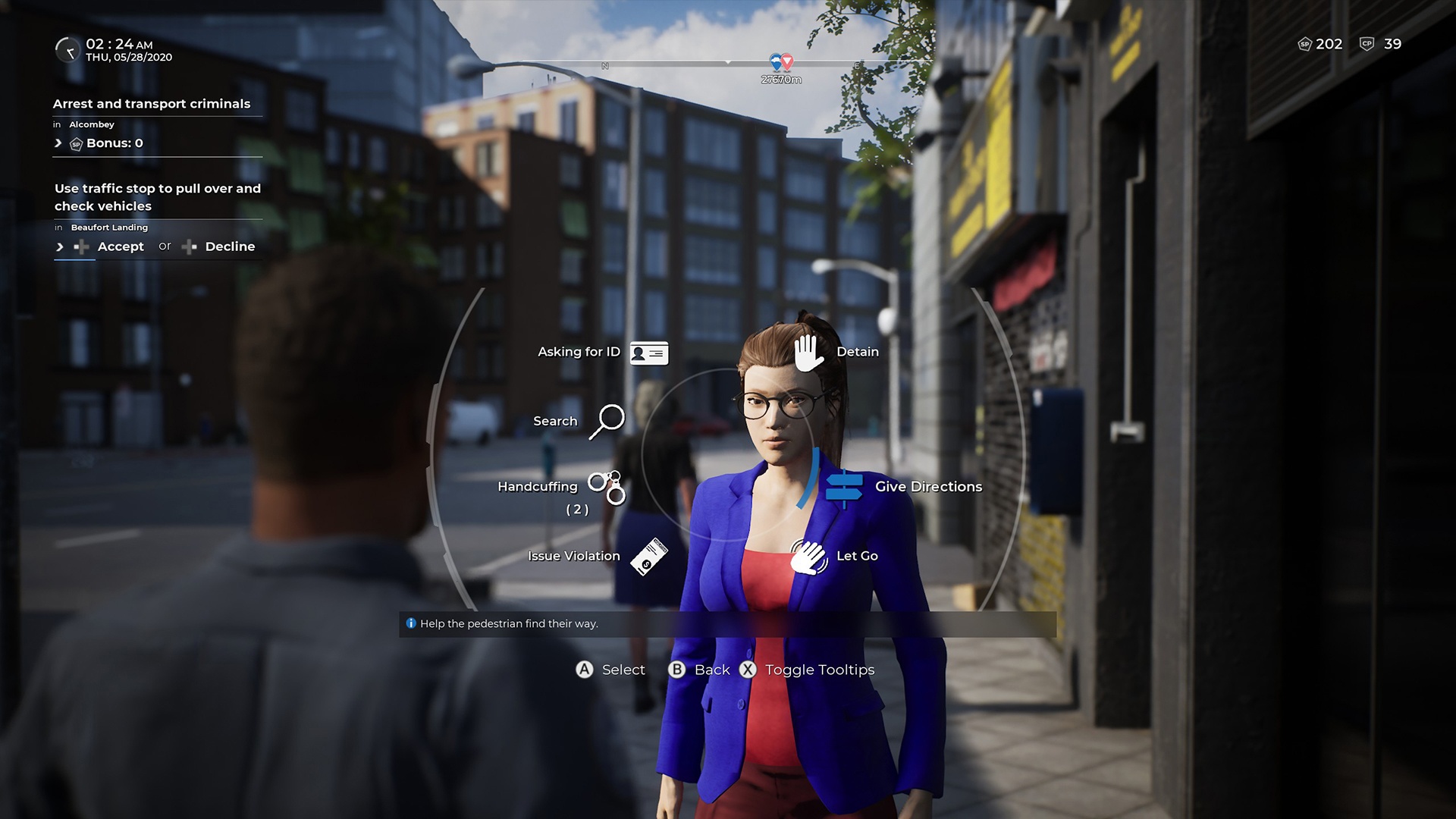Pick the Handcuffing option
1456x819 pixels.
607,488
